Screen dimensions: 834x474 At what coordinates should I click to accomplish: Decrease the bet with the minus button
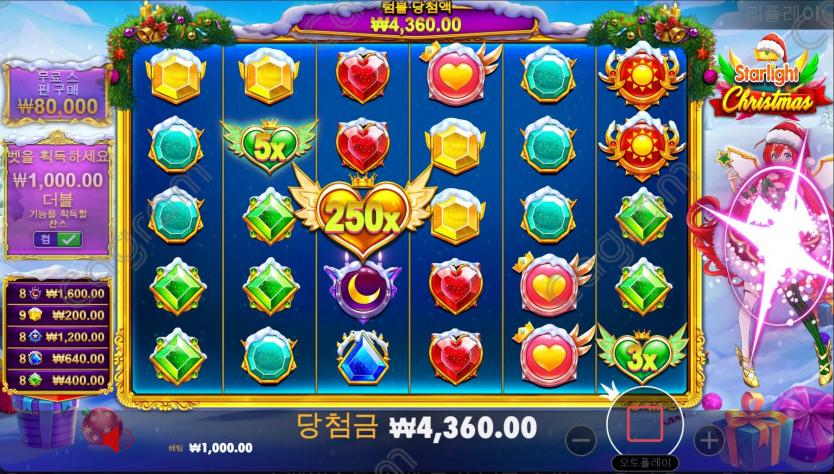(x=583, y=438)
